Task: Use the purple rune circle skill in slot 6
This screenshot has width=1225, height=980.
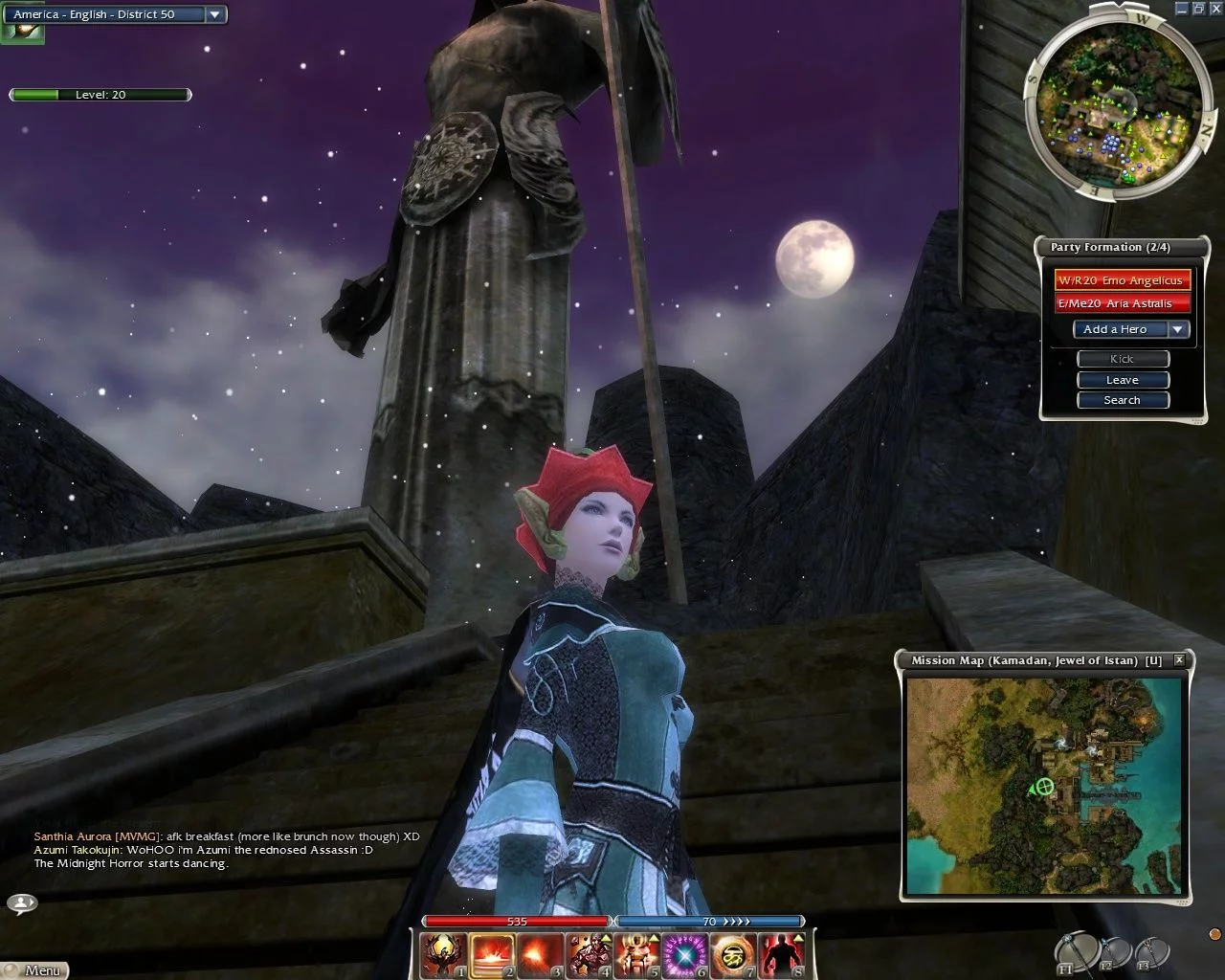Action: (685, 955)
